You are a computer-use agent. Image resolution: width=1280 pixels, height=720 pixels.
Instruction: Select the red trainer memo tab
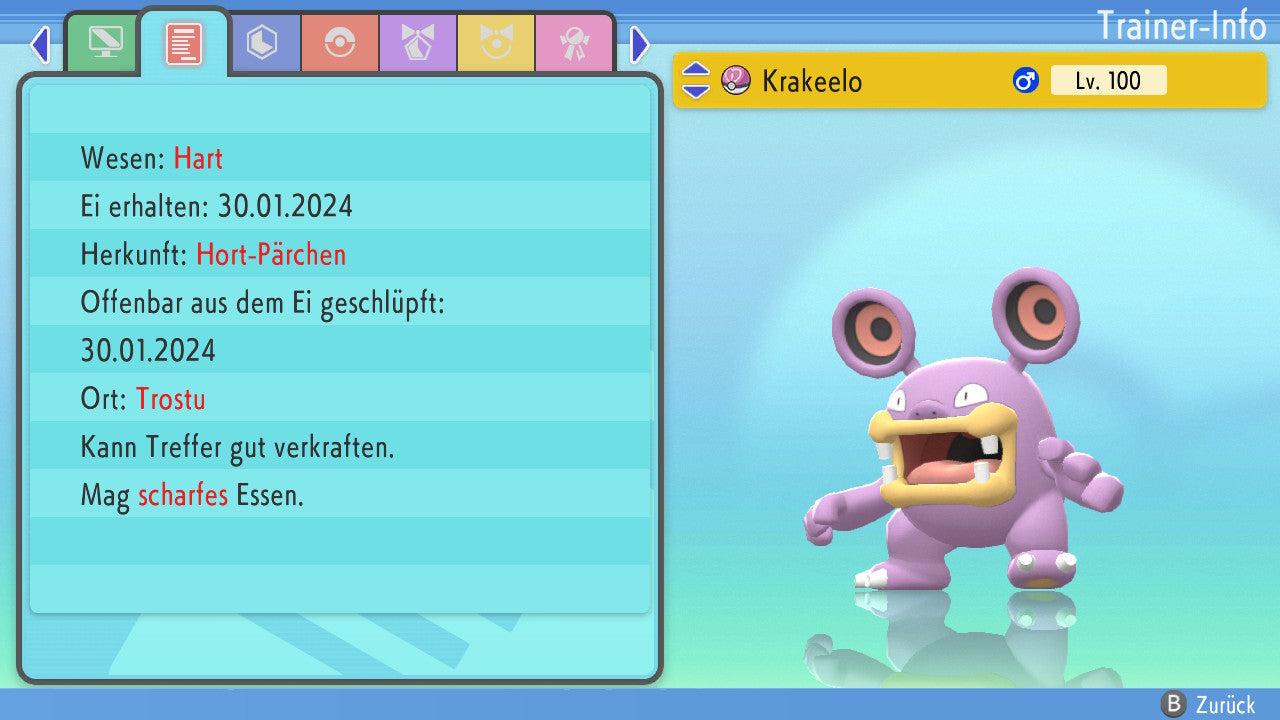tap(184, 43)
